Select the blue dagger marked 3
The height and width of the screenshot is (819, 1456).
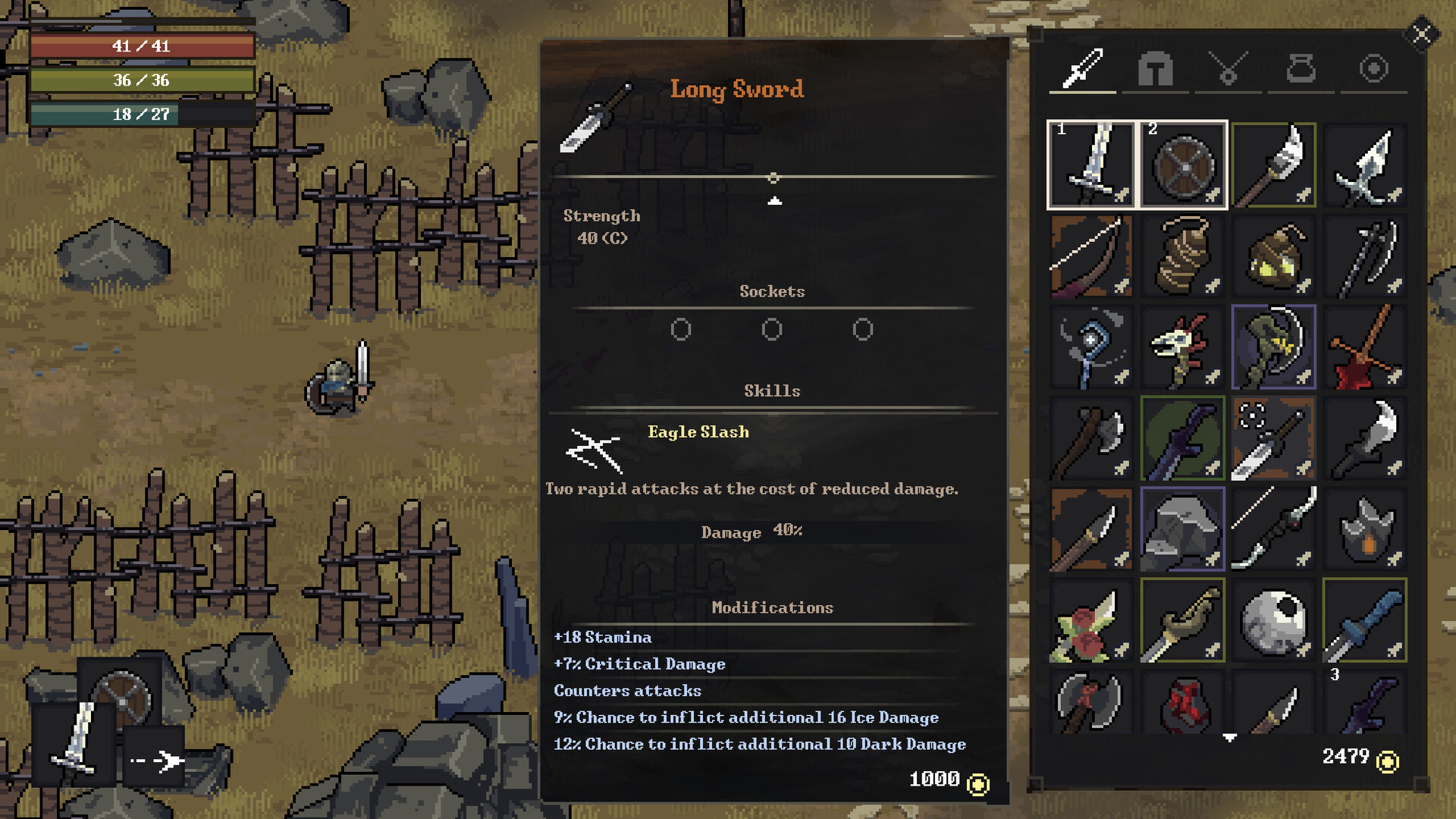[1365, 618]
